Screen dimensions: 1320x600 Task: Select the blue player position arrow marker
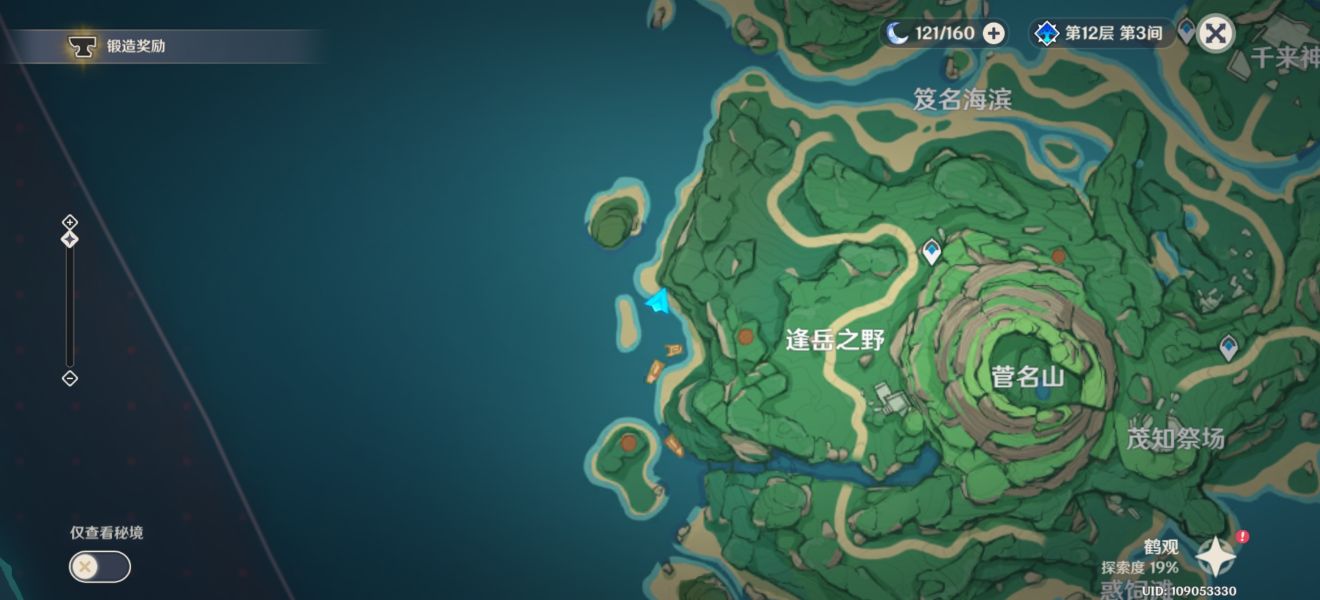click(657, 301)
